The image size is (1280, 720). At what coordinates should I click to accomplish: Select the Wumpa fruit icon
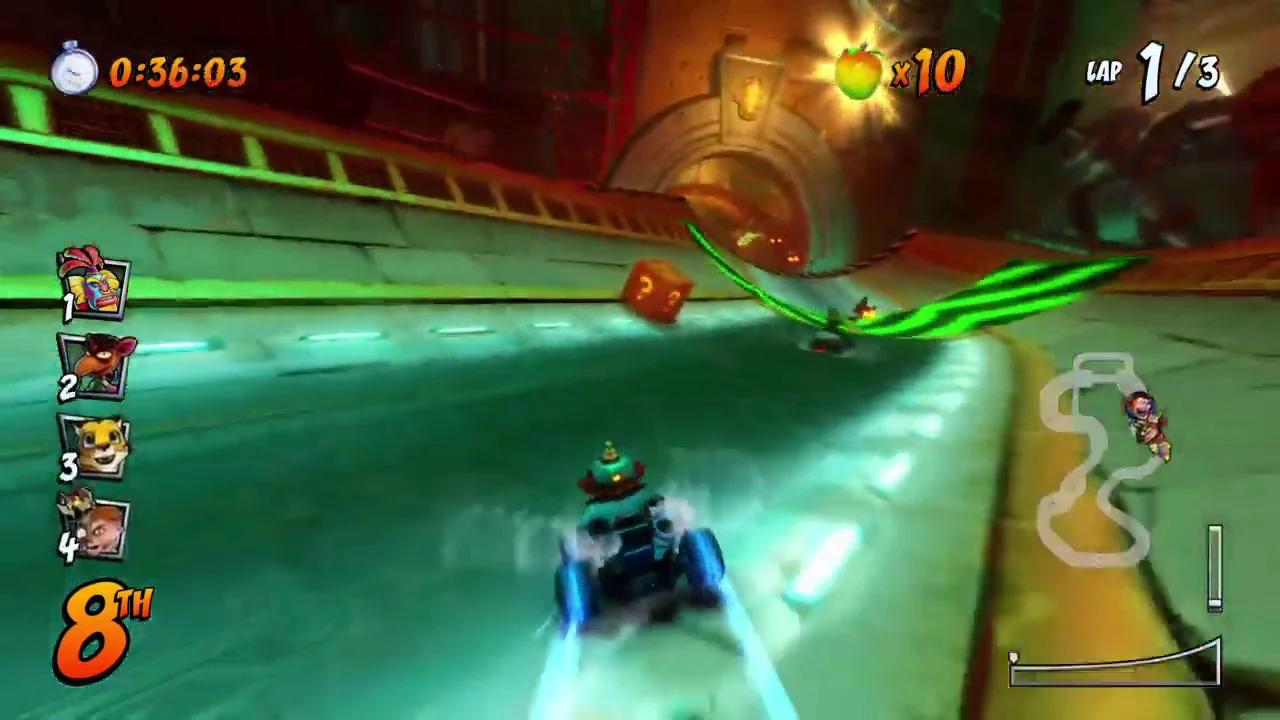tap(860, 68)
